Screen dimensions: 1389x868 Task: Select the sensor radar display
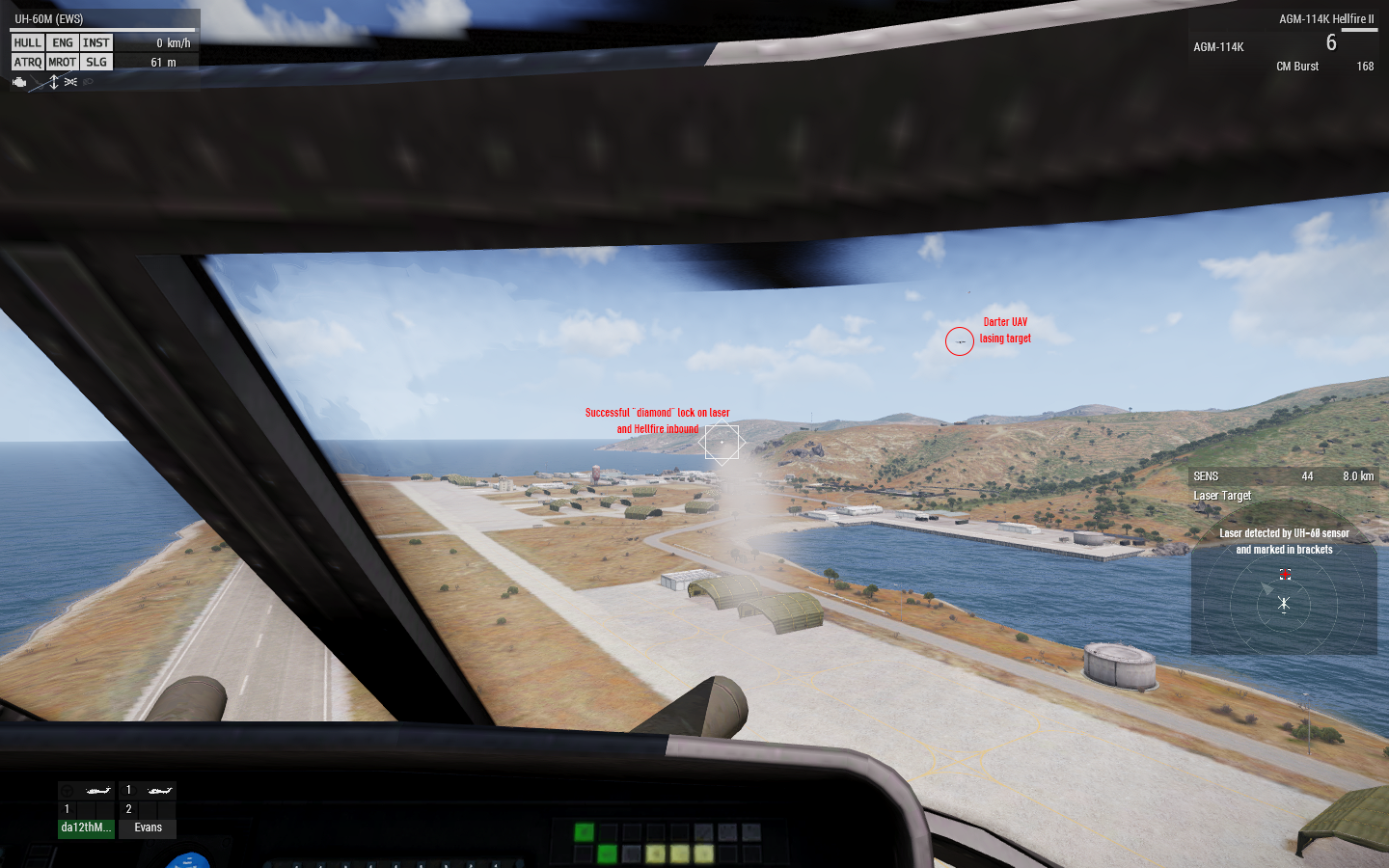[x=1284, y=604]
